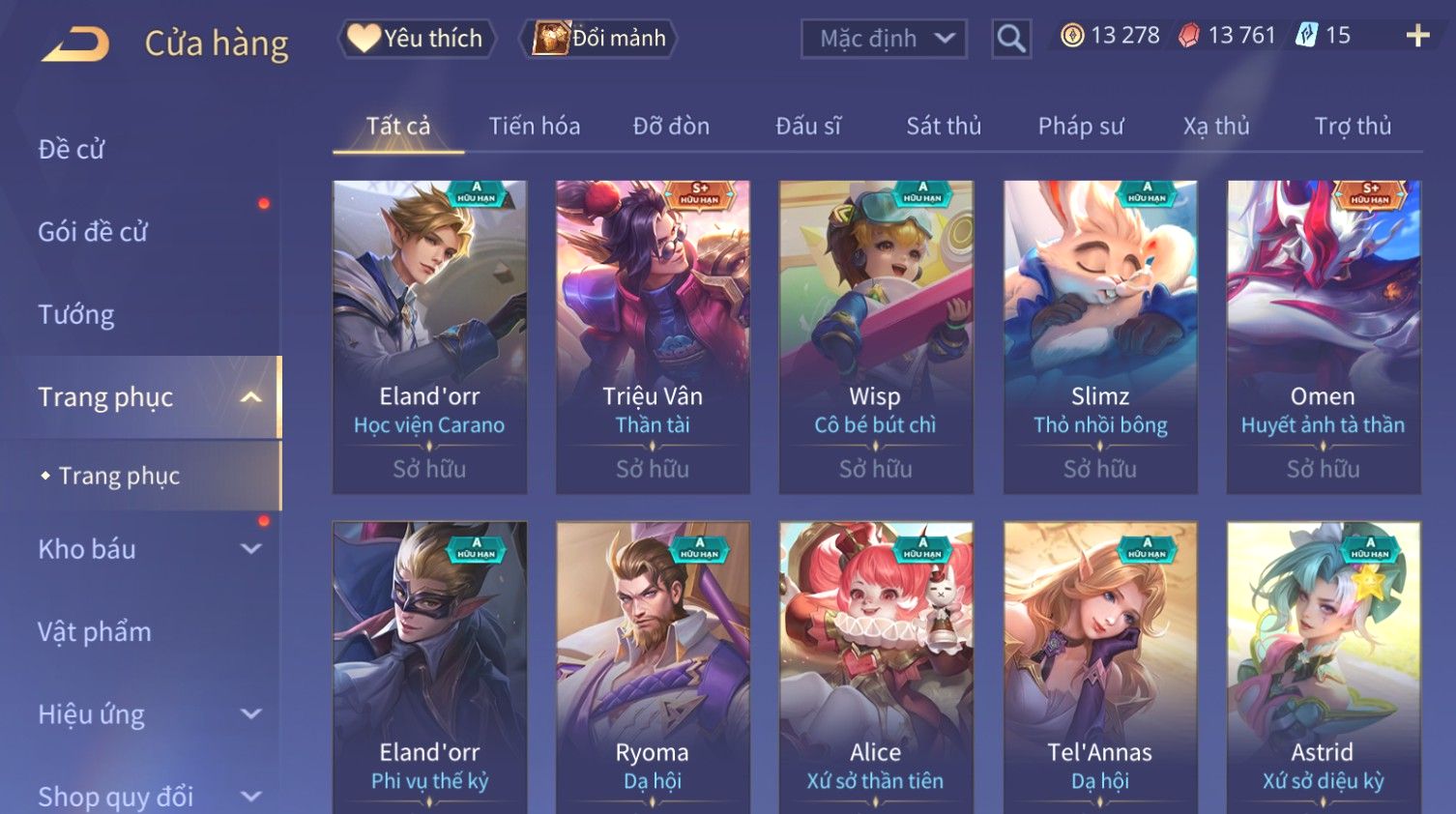The height and width of the screenshot is (814, 1456).
Task: View the Xạ thủ tab
Action: [1216, 127]
